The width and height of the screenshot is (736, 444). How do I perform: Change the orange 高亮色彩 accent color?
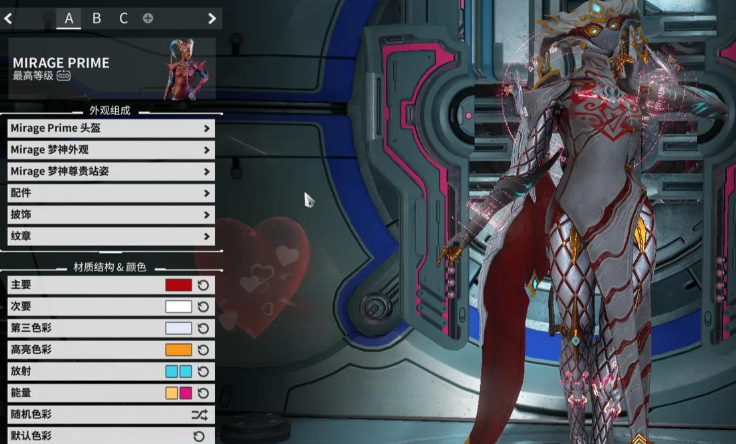[178, 350]
